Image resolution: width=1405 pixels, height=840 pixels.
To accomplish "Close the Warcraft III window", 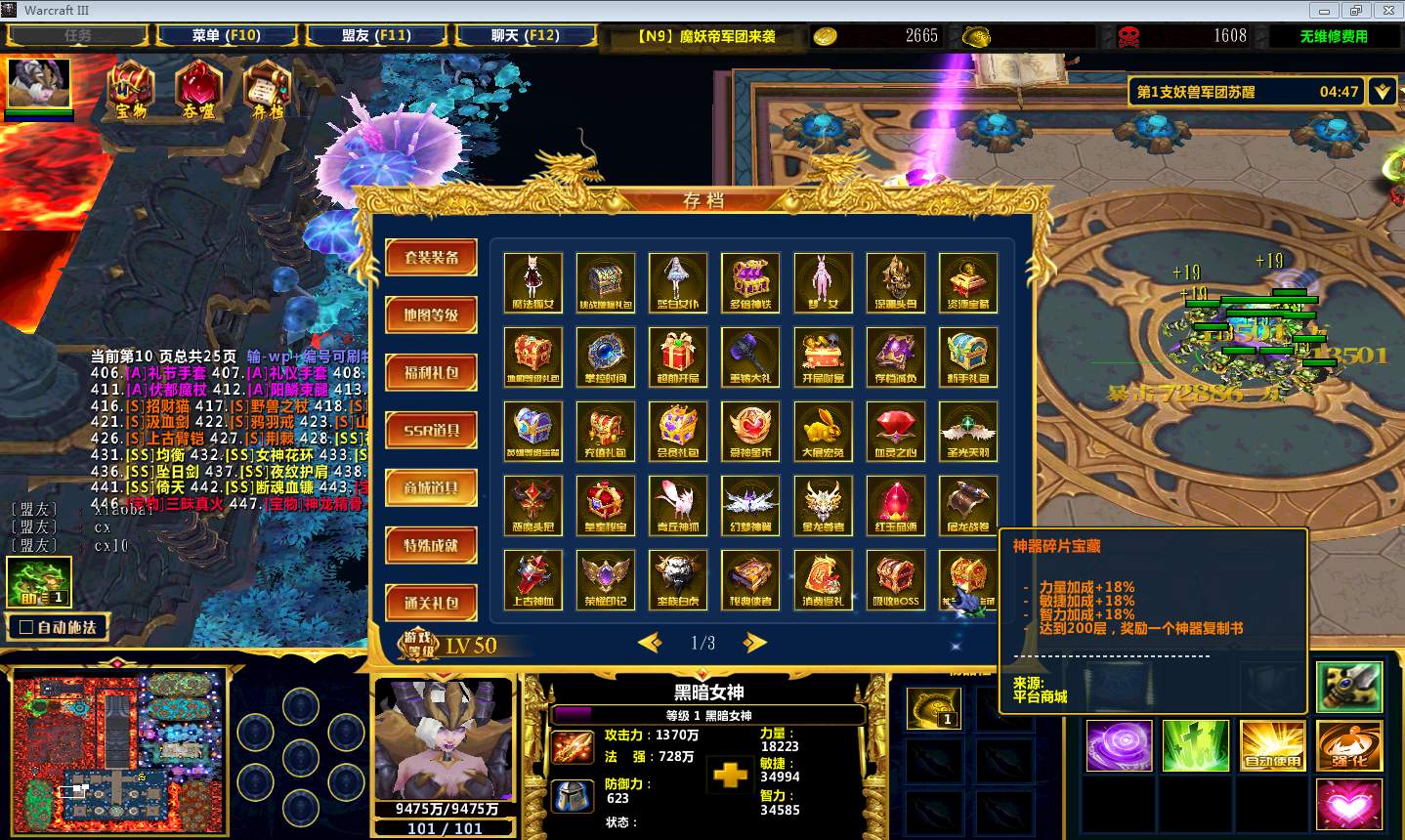I will pos(1385,10).
